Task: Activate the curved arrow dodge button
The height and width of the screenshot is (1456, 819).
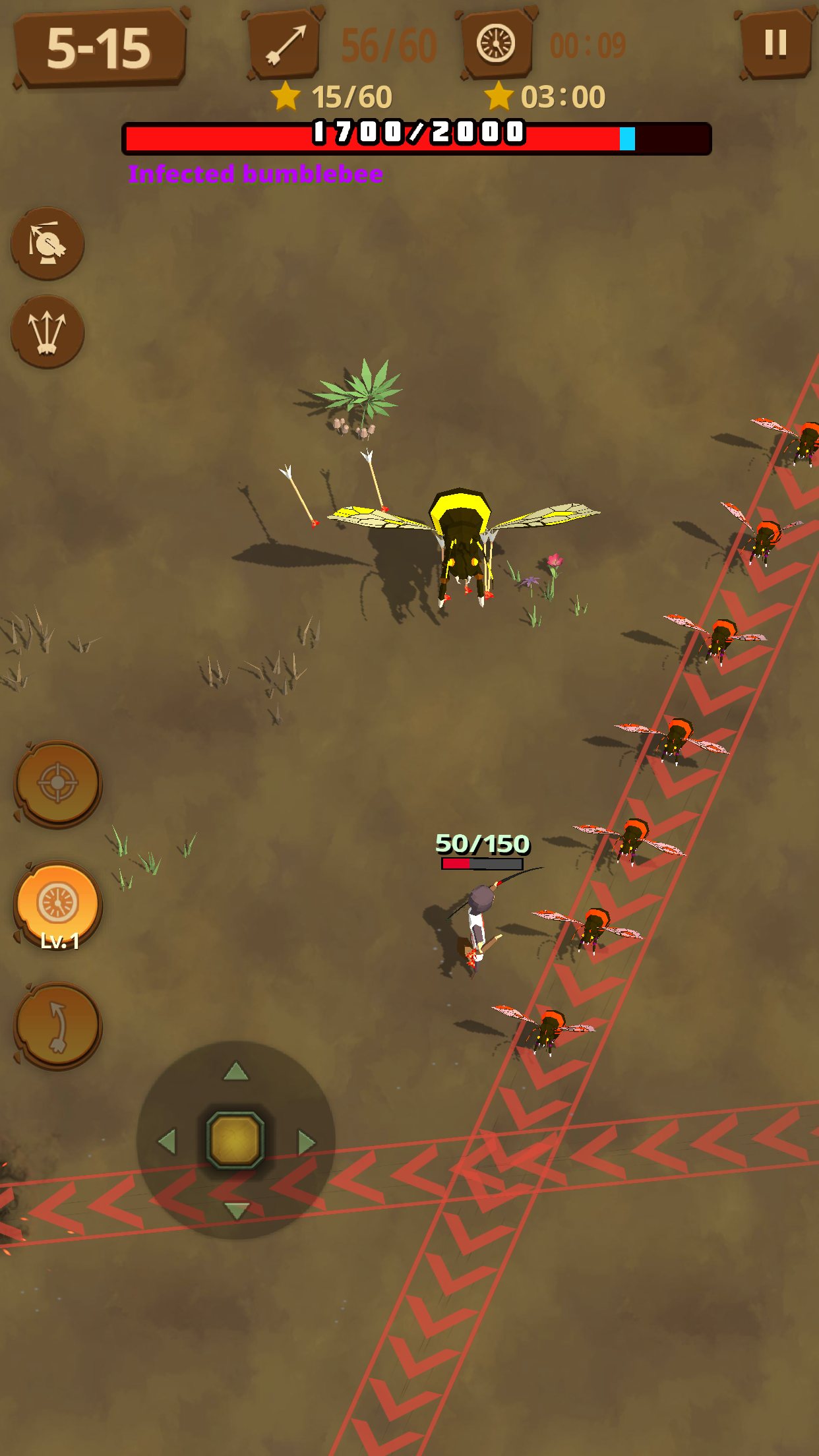Action: 58,1026
